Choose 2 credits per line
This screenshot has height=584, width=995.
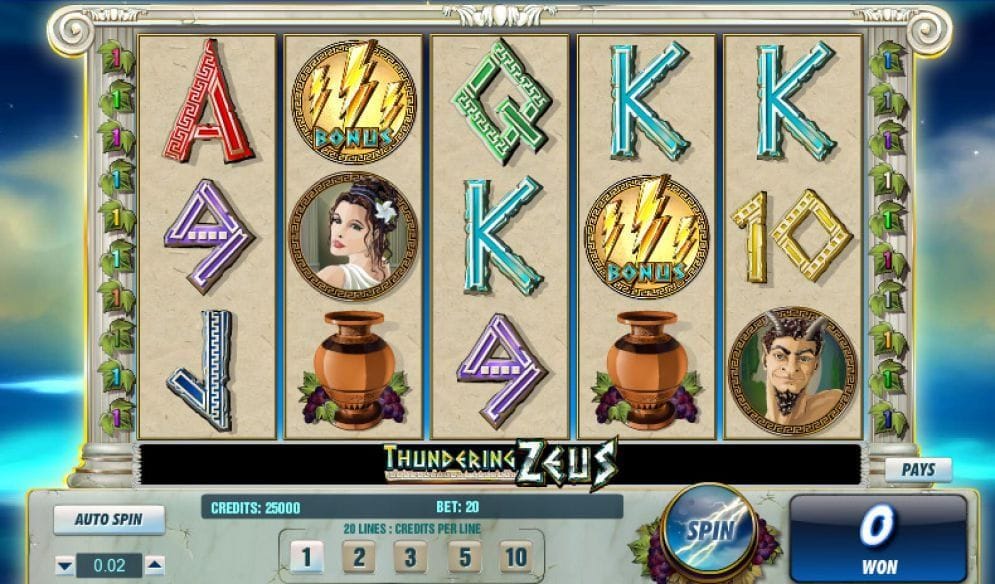tap(357, 556)
